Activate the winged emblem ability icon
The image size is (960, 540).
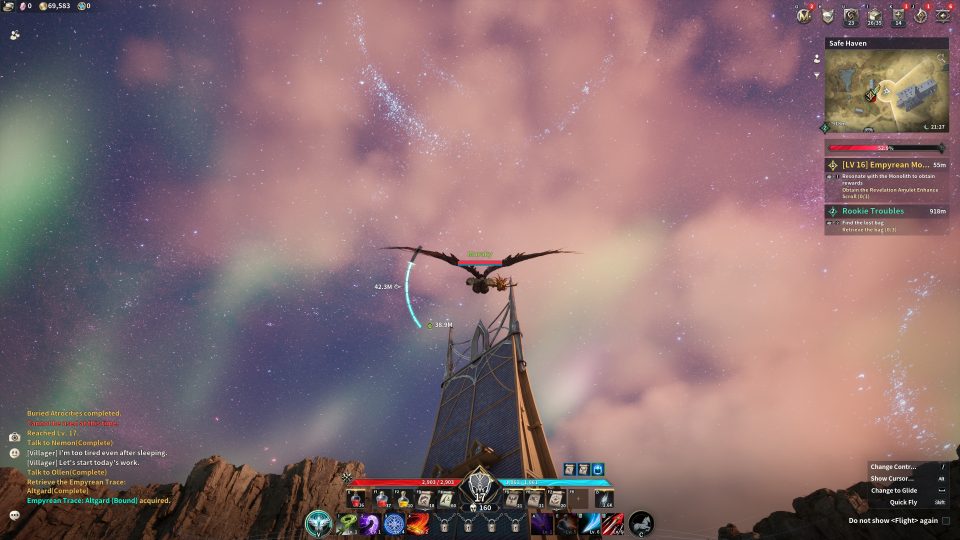[320, 523]
